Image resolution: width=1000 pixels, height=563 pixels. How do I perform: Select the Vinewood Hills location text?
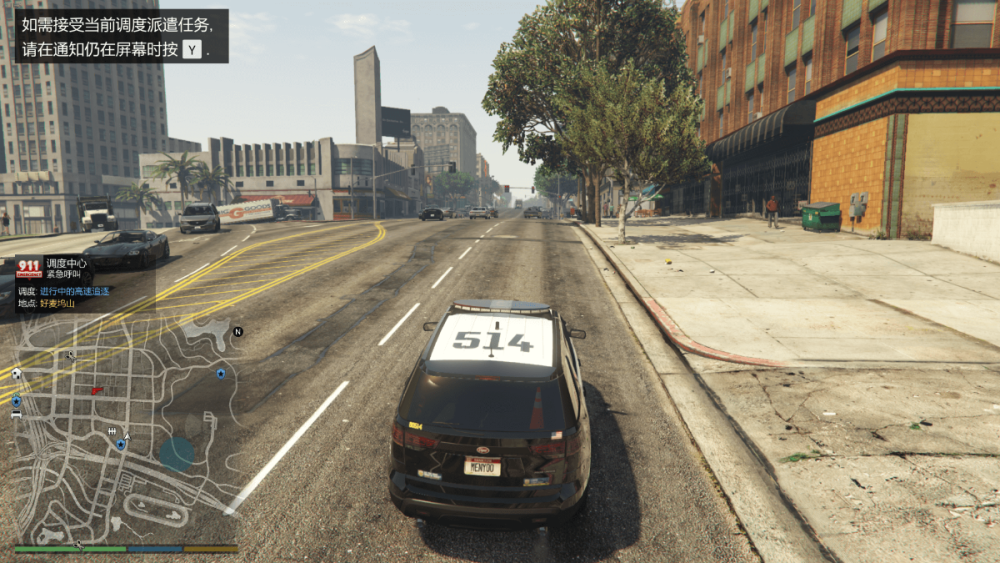point(56,302)
